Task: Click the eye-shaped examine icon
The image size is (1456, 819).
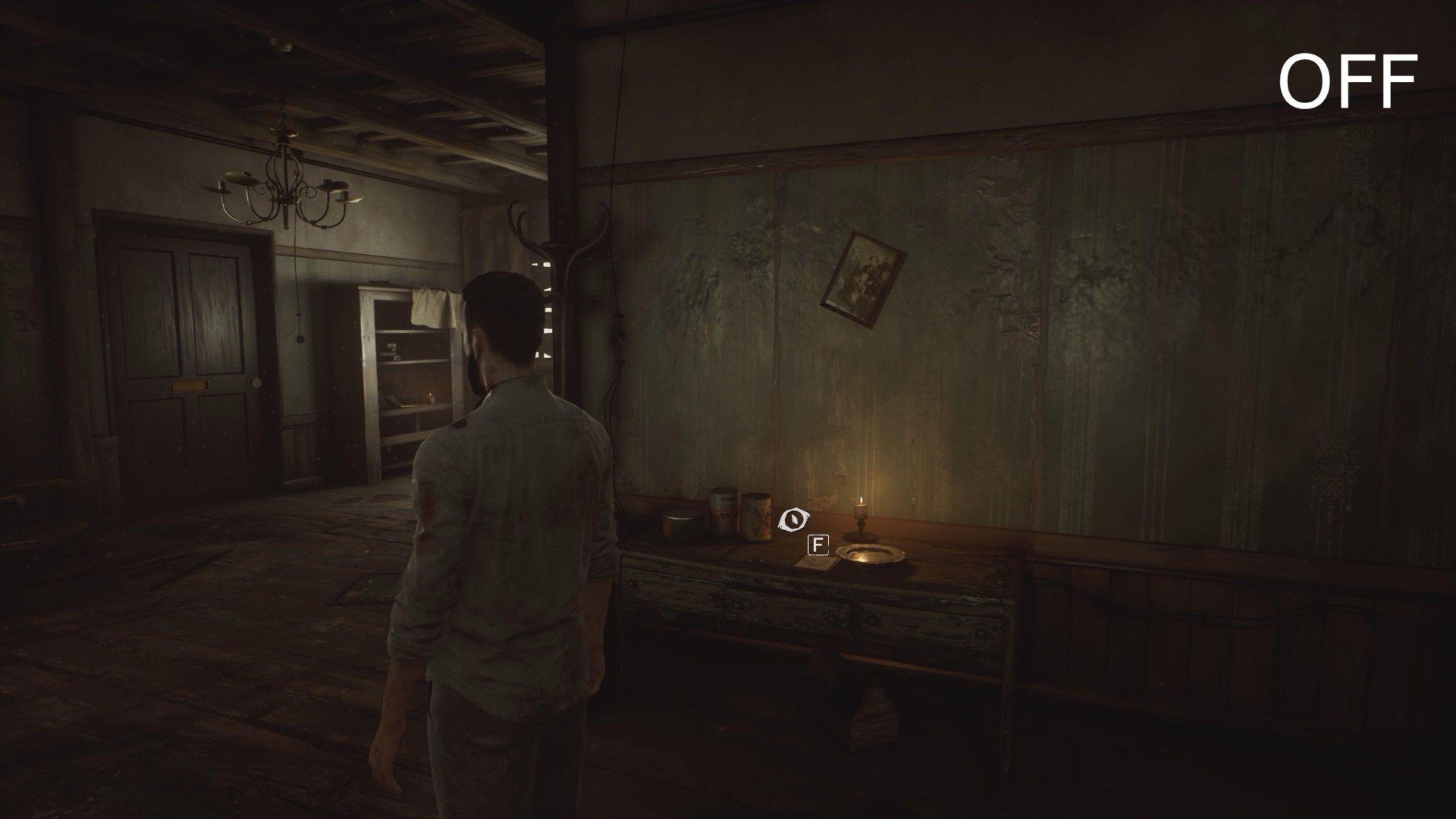Action: point(795,519)
